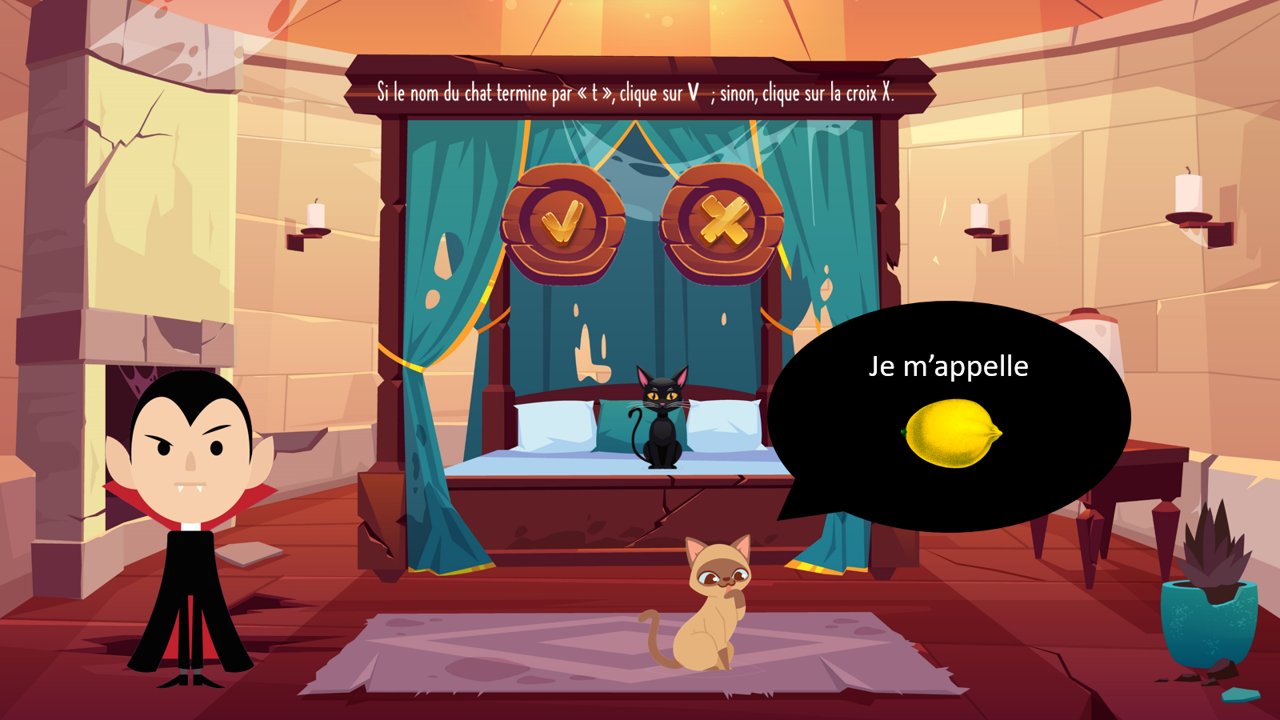Choose the wooden X cross button
1280x720 pixels.
click(x=722, y=223)
